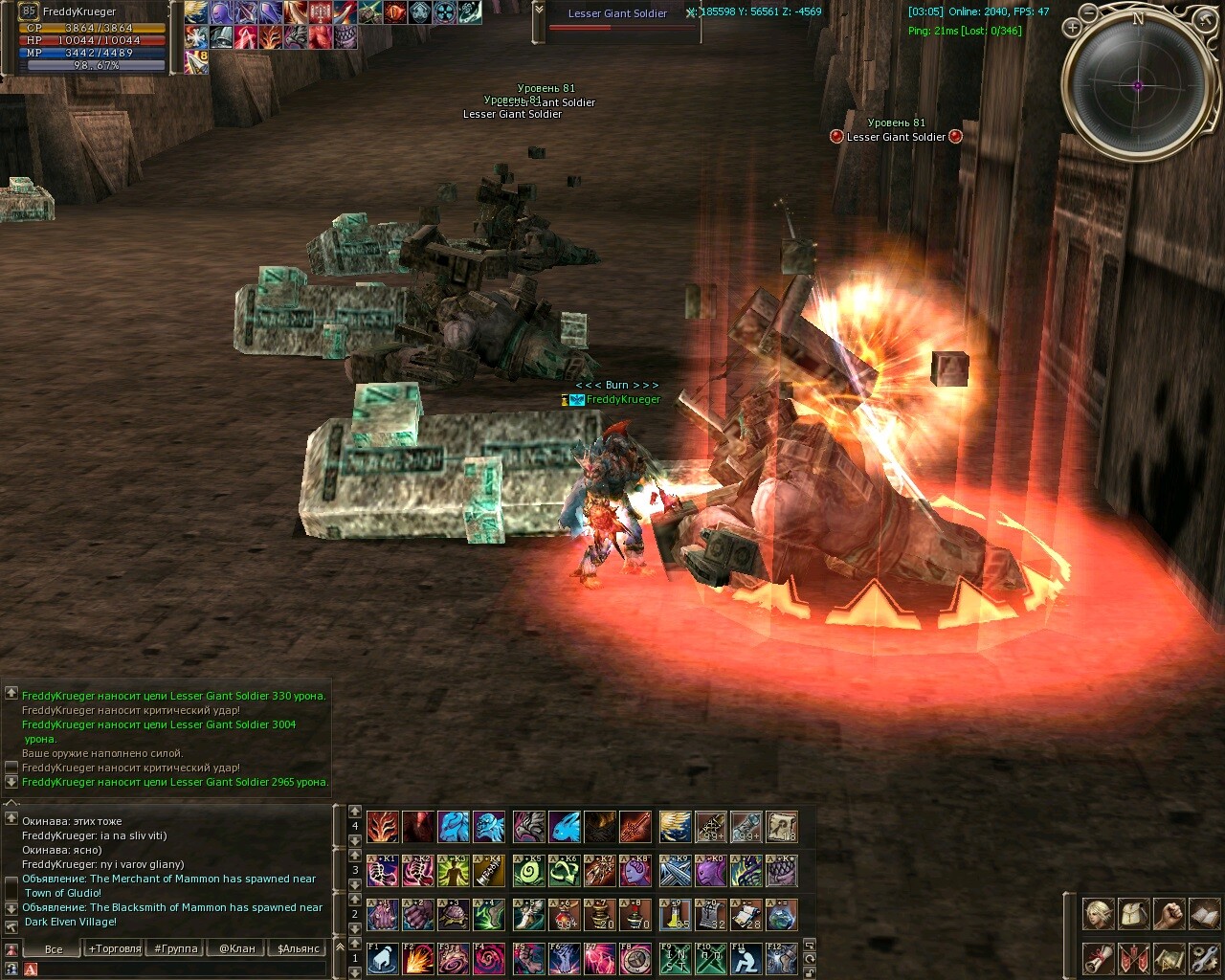Switch to the #Группа chat tab

pyautogui.click(x=176, y=948)
